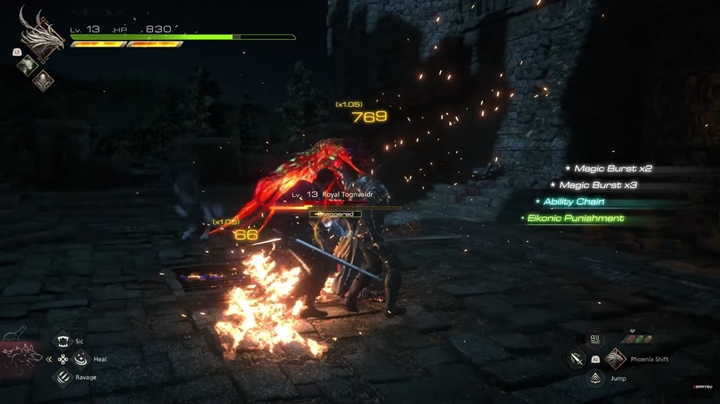This screenshot has width=720, height=404.
Task: Click the magic spell icon above Phoenix Shift
Action: point(595,339)
